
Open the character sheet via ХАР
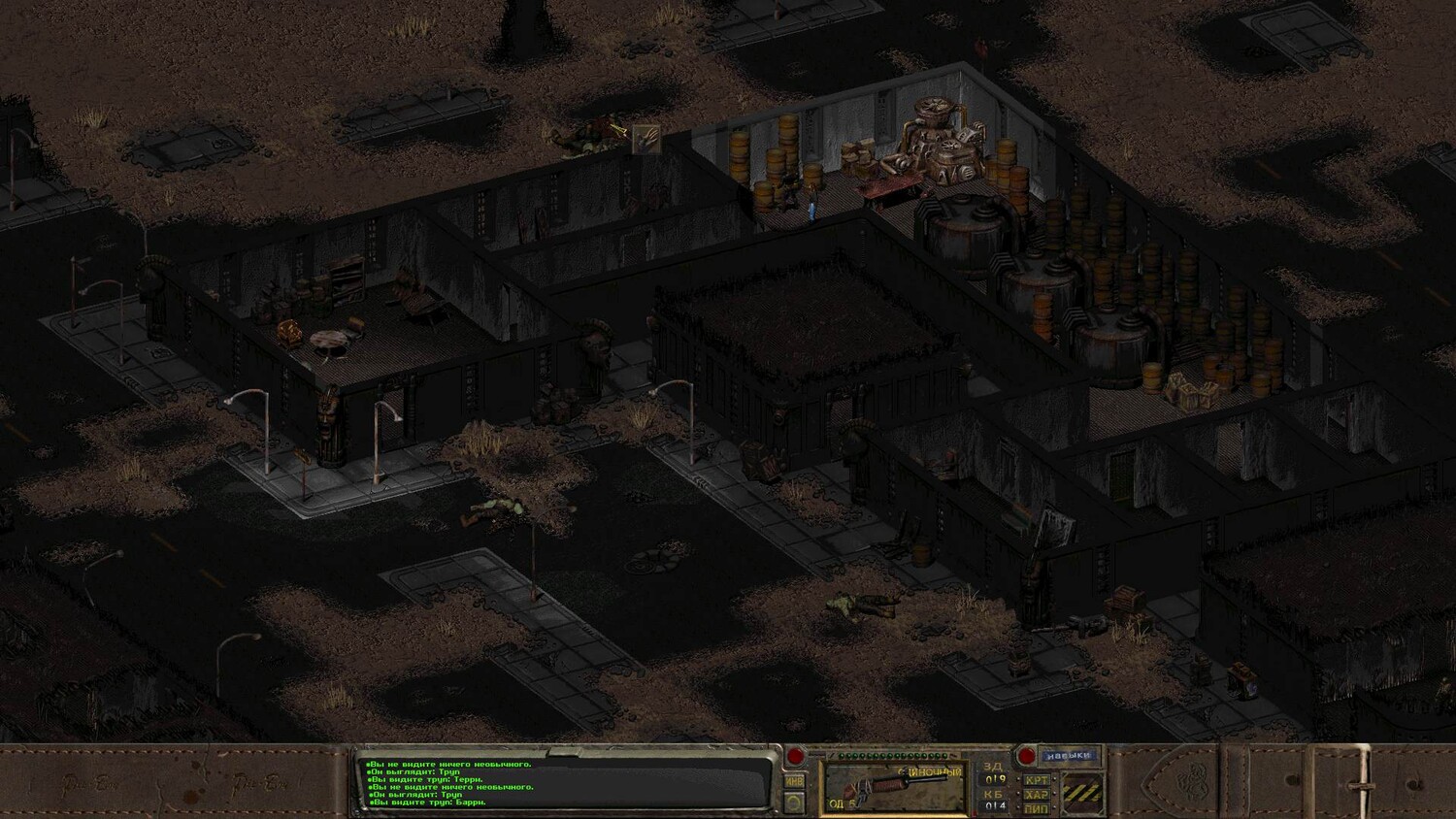[1037, 794]
